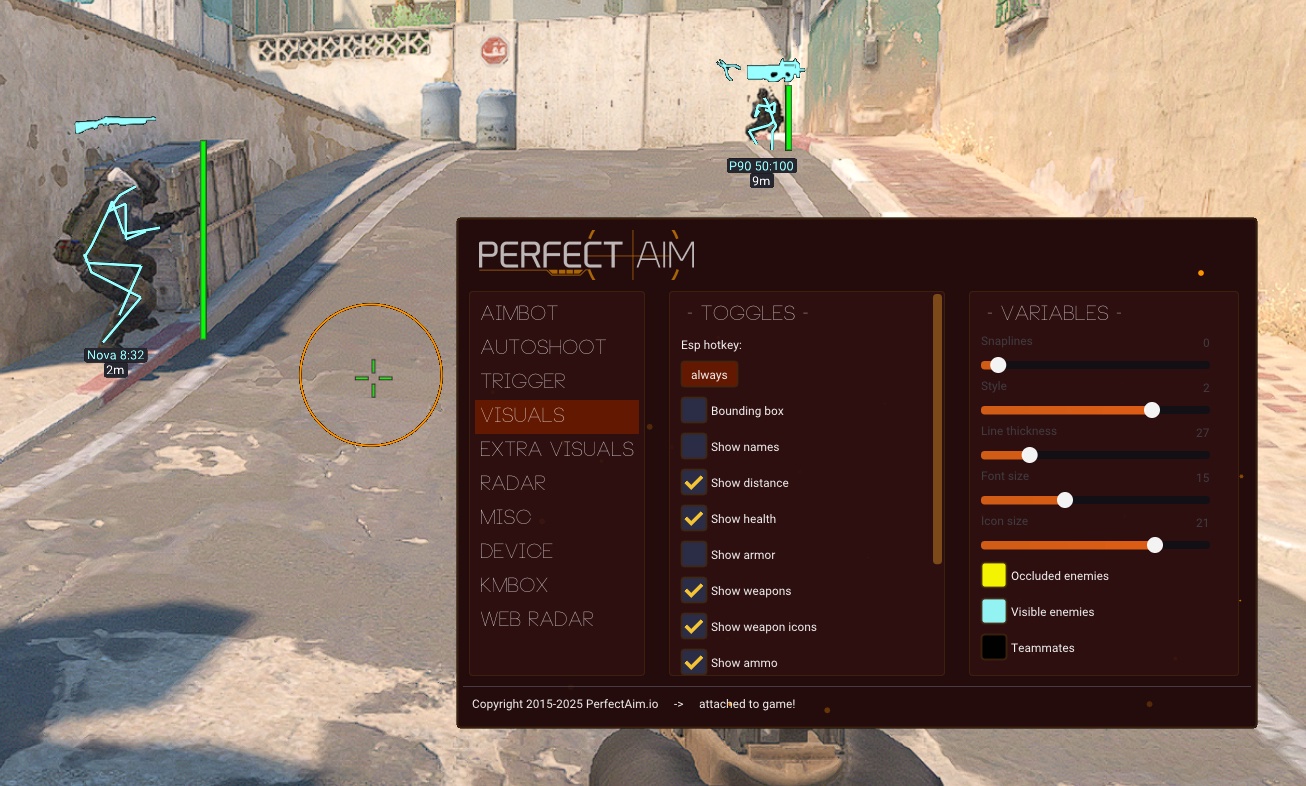Enable the Bounding box checkbox
This screenshot has width=1306, height=786.
pyautogui.click(x=694, y=411)
